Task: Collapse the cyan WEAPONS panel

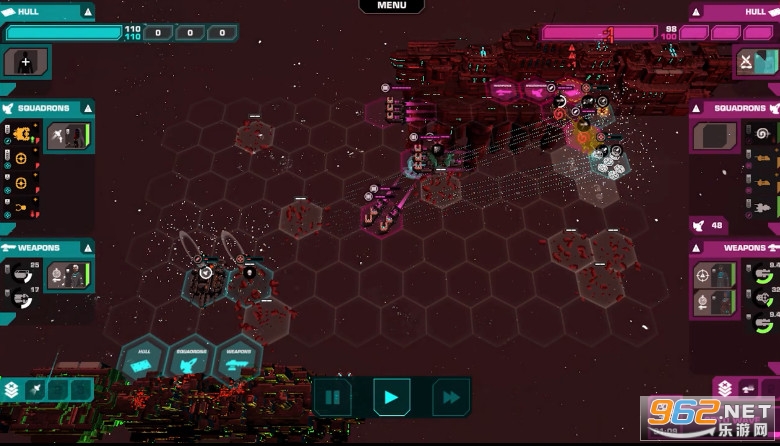Action: (x=88, y=247)
